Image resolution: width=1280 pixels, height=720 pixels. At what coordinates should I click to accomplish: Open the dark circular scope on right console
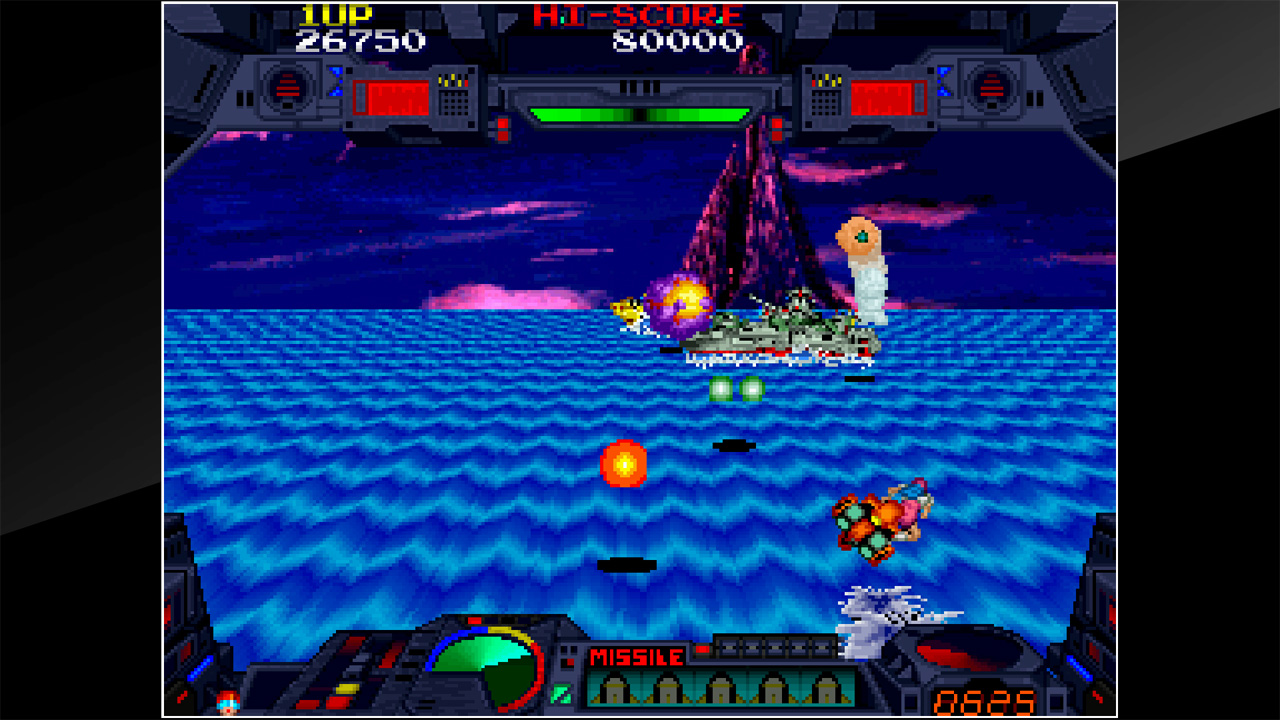[x=970, y=651]
